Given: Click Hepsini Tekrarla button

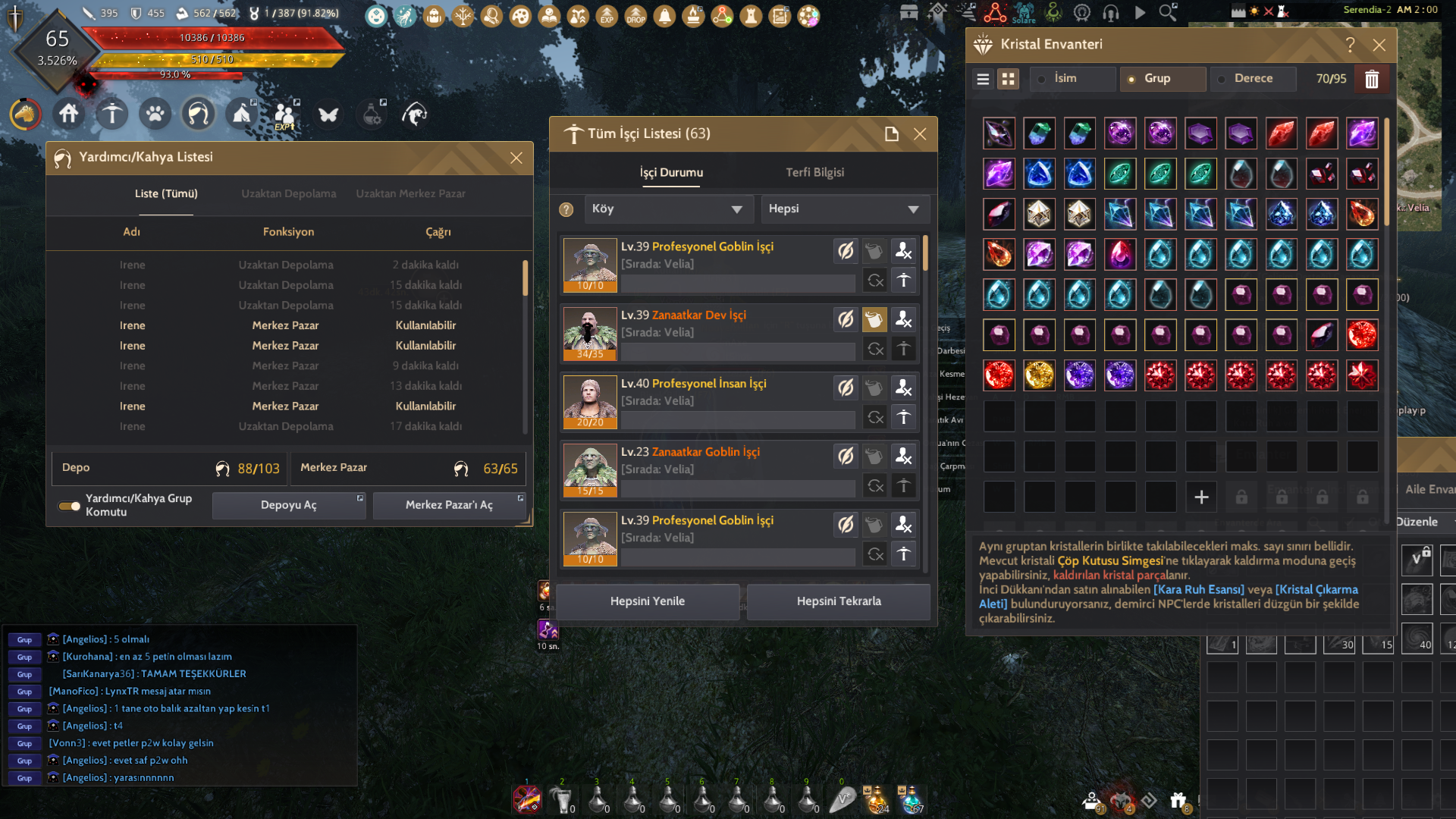Looking at the screenshot, I should click(838, 601).
